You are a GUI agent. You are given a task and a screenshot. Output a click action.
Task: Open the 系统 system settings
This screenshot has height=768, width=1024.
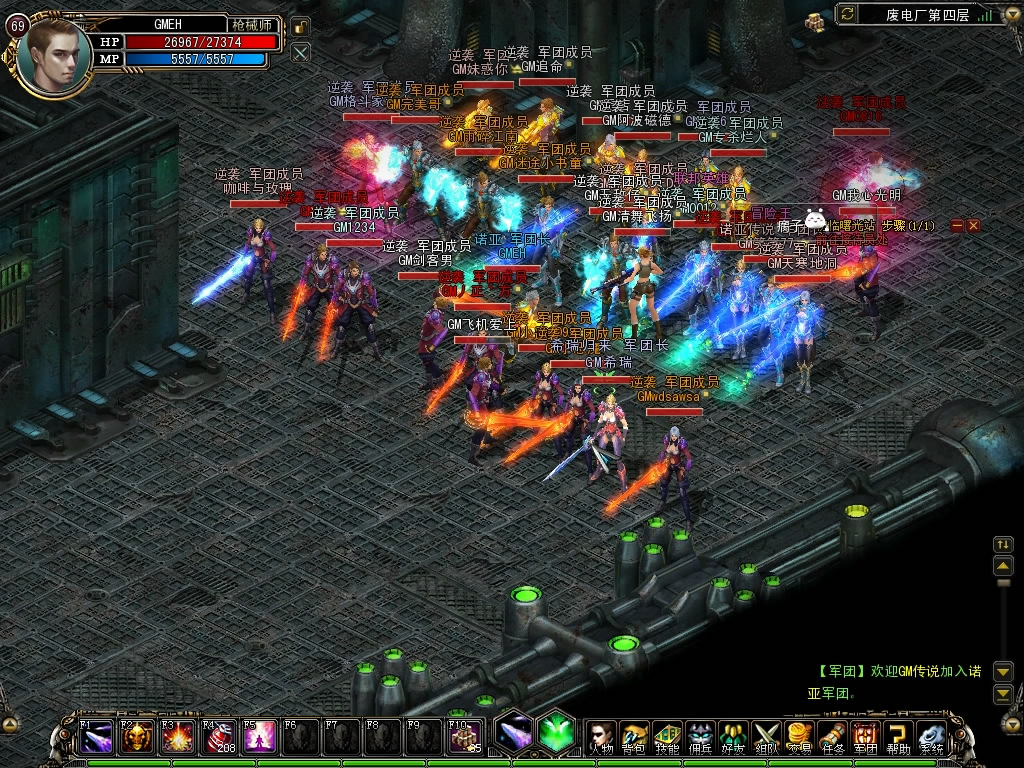click(931, 736)
